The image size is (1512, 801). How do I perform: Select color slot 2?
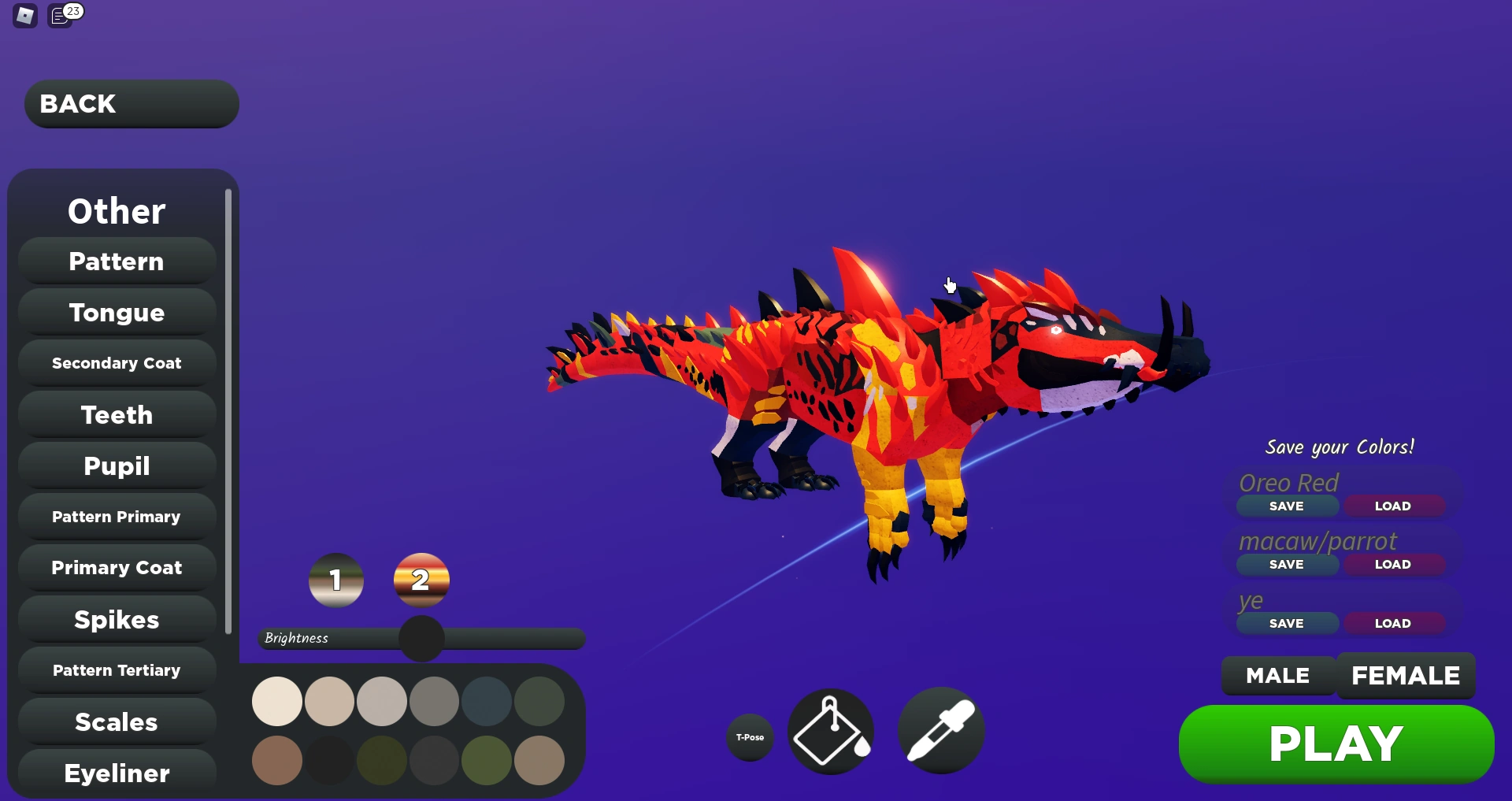click(x=421, y=580)
